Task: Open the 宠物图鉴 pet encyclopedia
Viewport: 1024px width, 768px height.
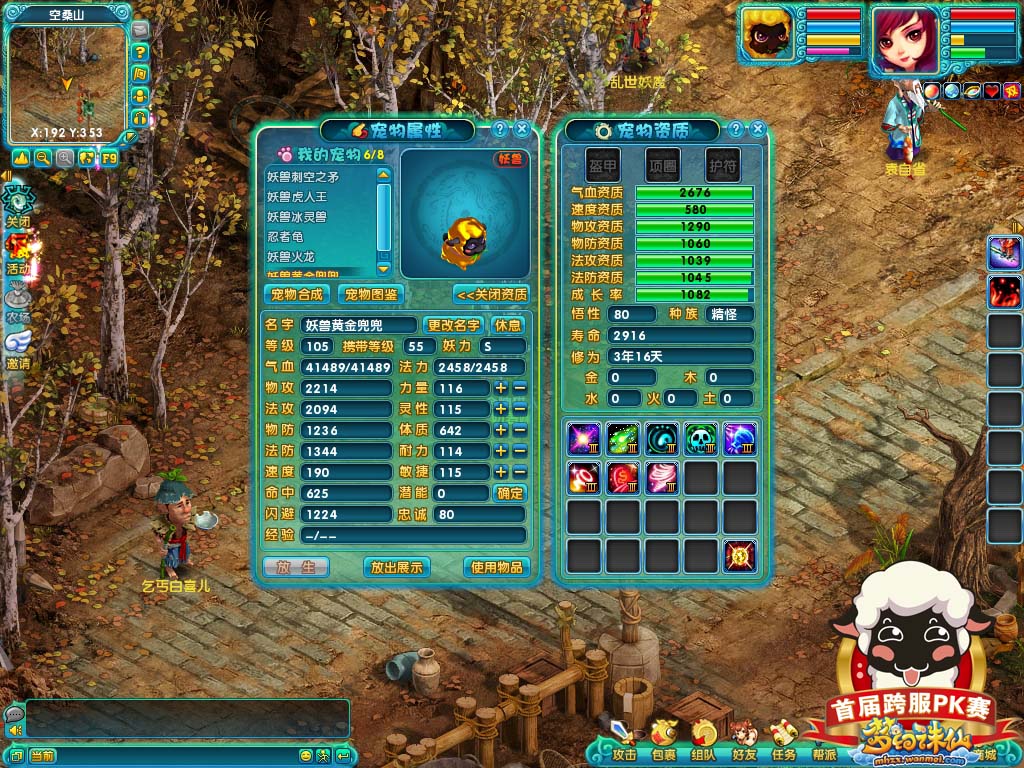Action: click(x=370, y=294)
